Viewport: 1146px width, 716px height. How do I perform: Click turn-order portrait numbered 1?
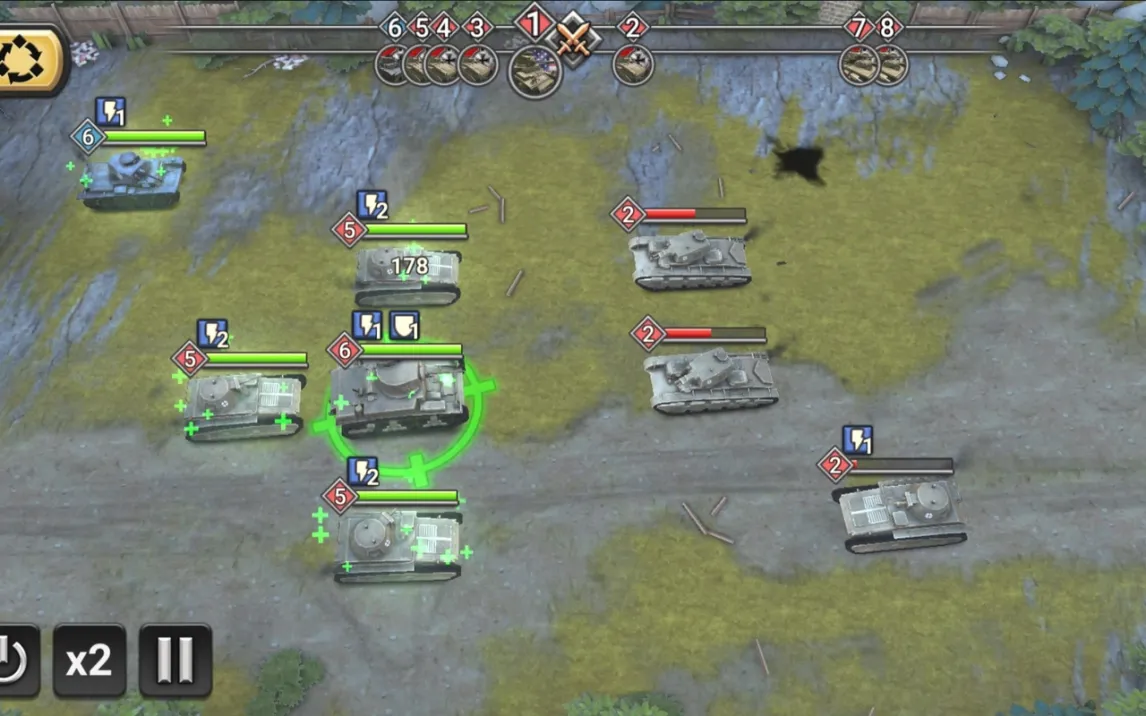[x=535, y=70]
